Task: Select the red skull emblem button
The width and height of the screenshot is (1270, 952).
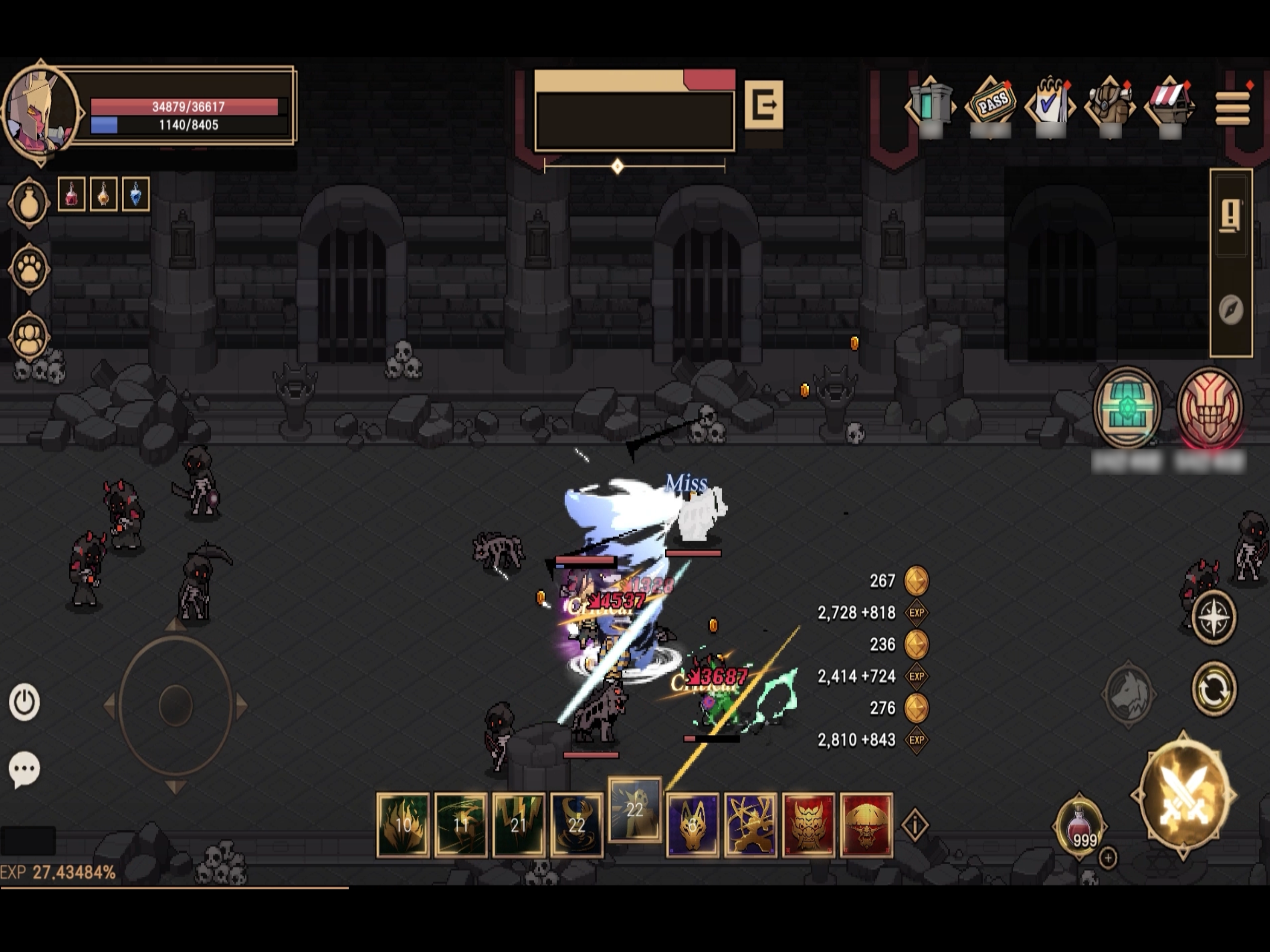Action: [x=1210, y=408]
